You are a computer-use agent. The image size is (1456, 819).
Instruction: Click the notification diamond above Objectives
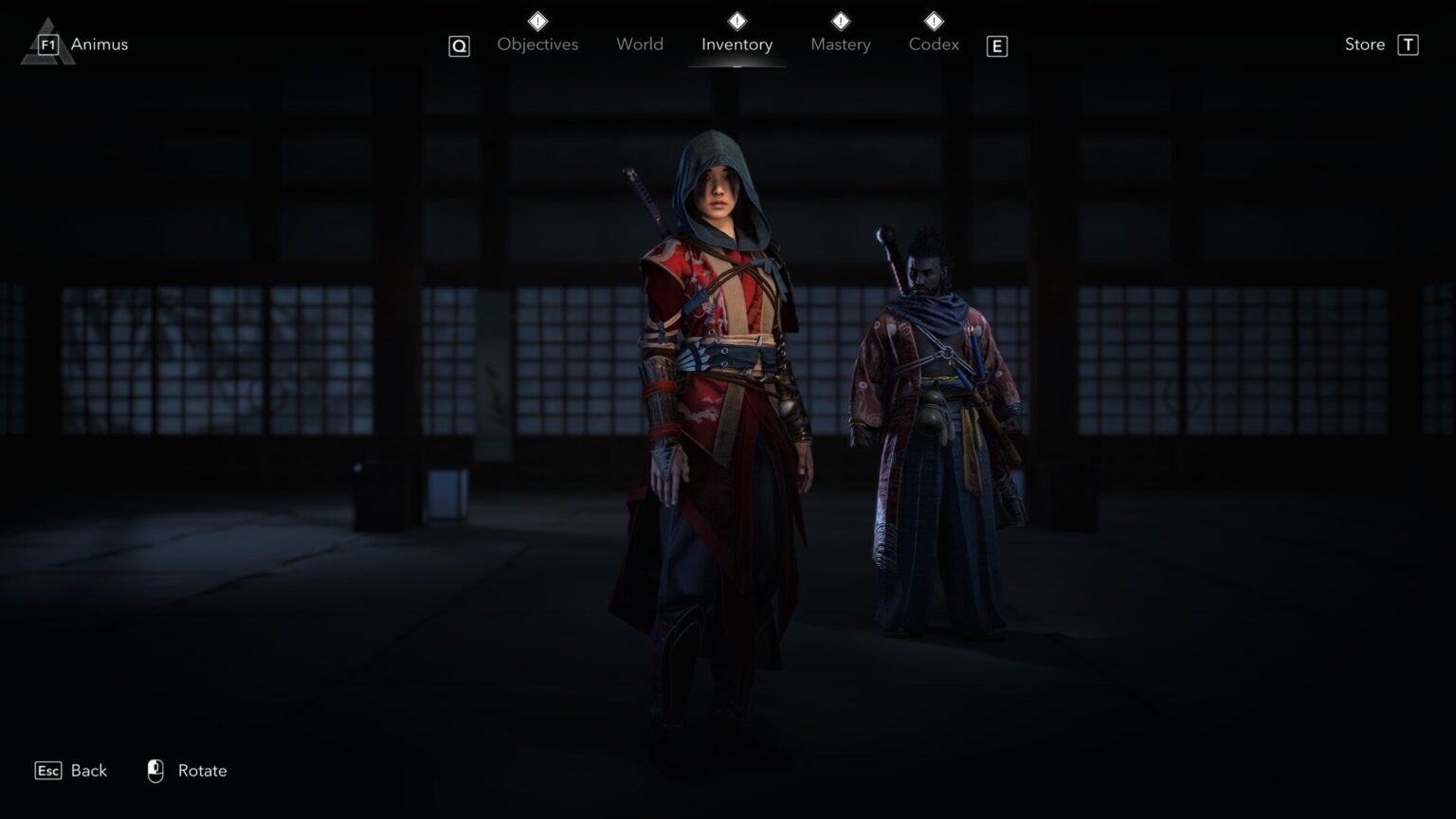point(537,19)
